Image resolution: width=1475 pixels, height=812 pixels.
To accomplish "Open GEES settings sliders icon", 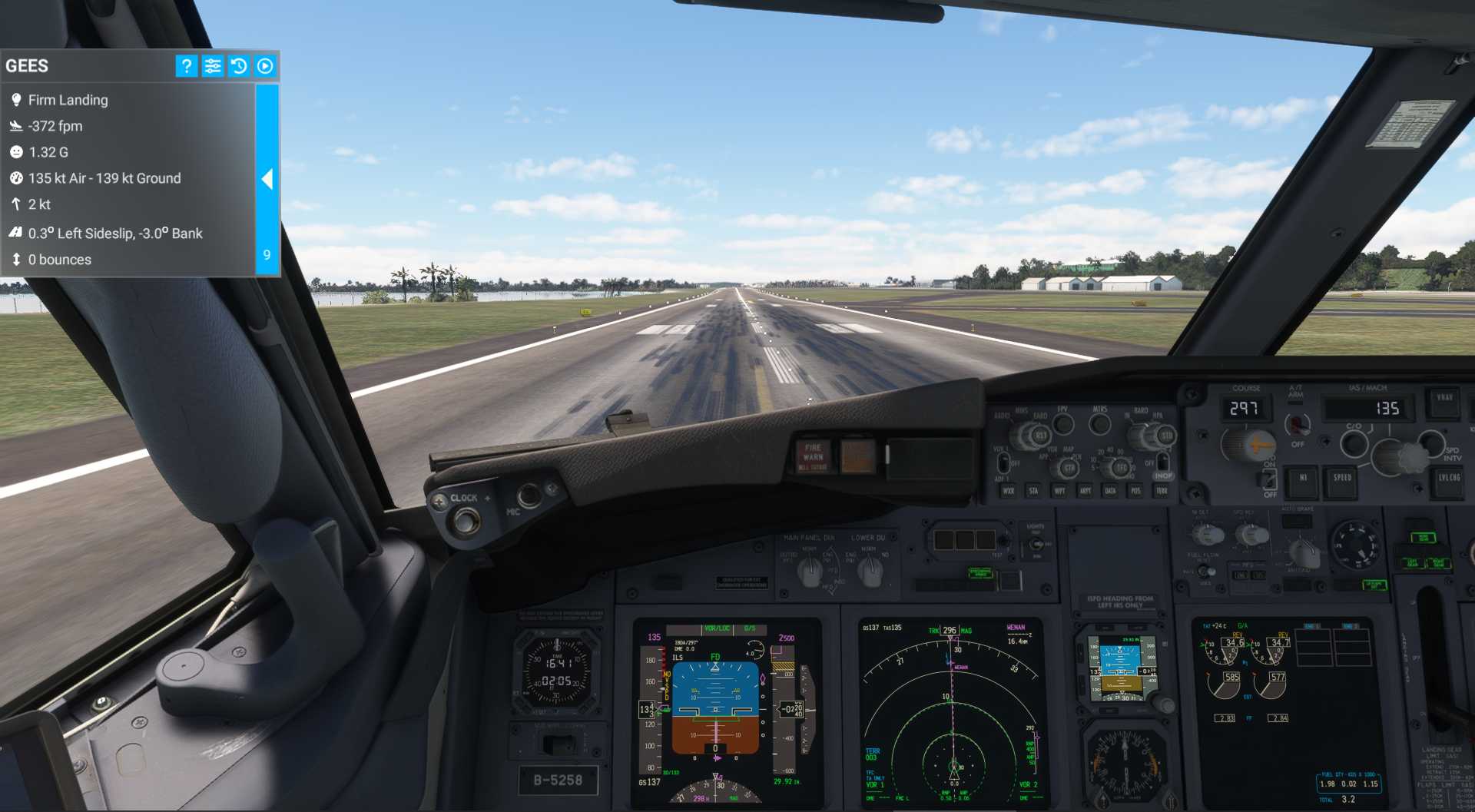I will [x=213, y=66].
